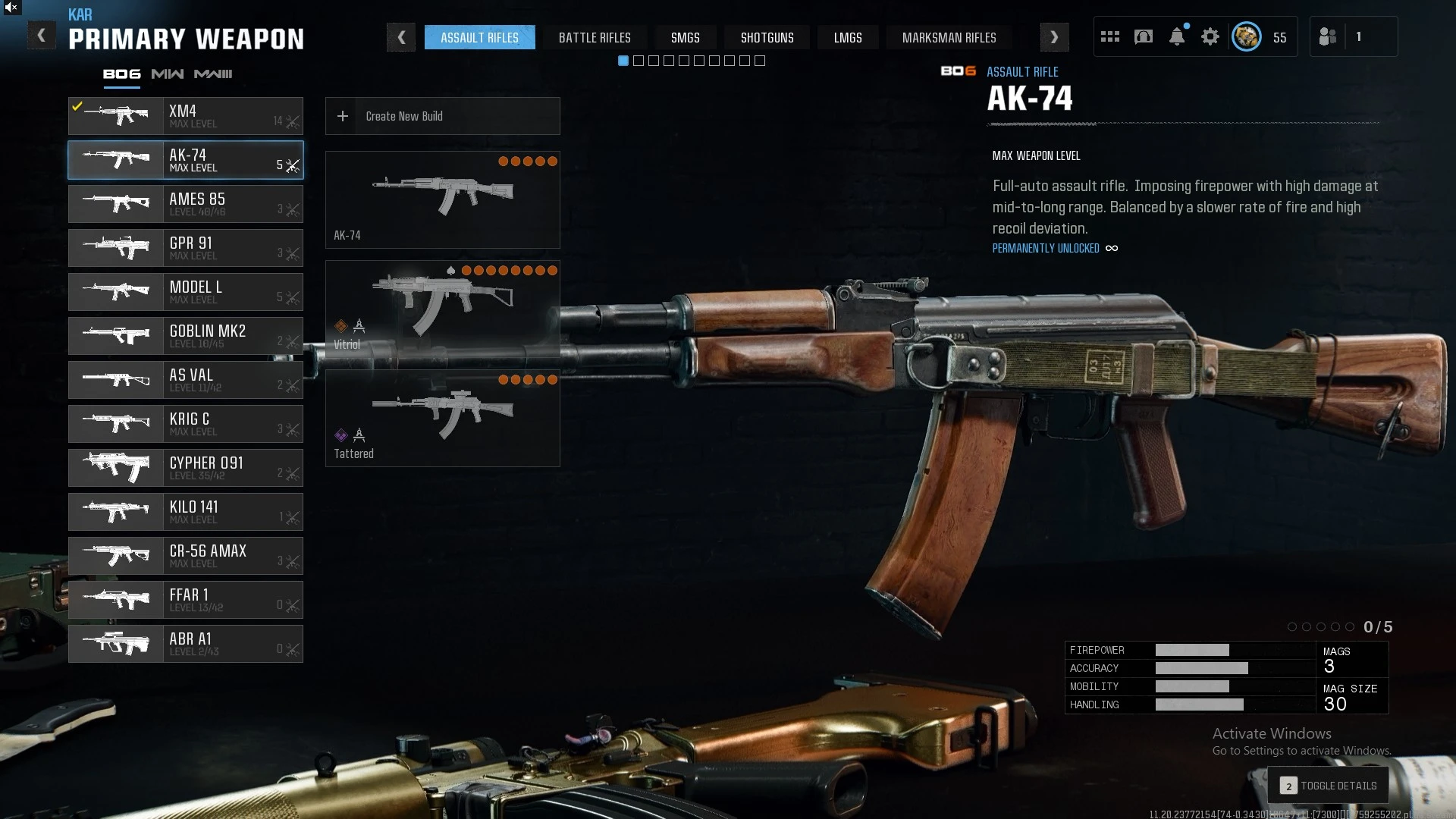Choose the Marksman Rifles tab

pos(949,37)
